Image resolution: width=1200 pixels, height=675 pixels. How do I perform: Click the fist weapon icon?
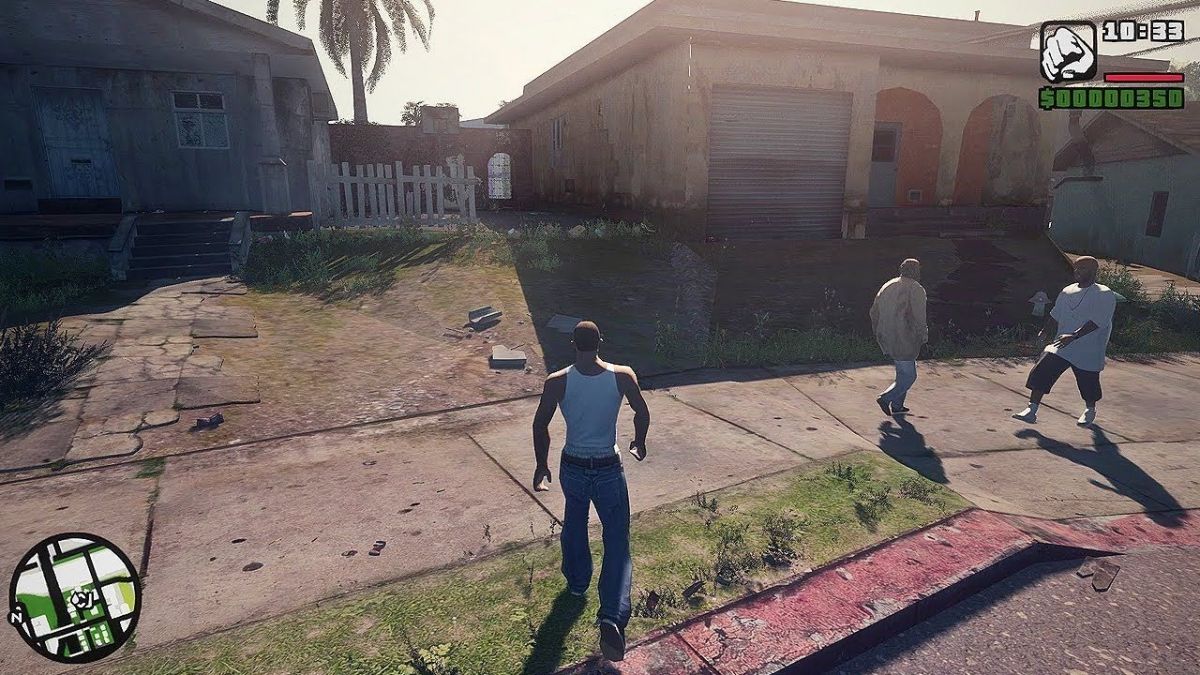tap(1067, 51)
